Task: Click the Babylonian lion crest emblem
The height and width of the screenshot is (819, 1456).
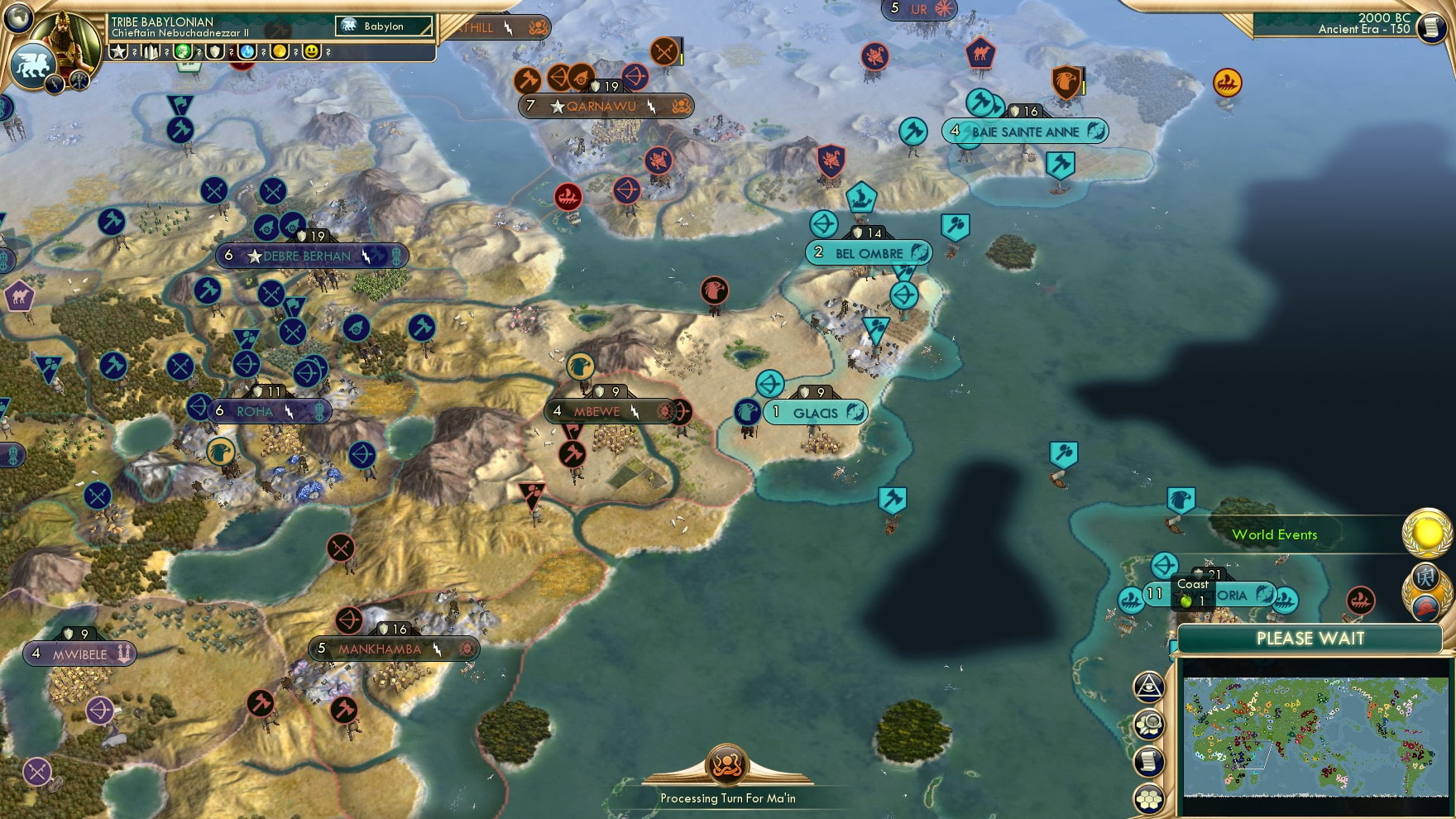Action: pos(31,66)
